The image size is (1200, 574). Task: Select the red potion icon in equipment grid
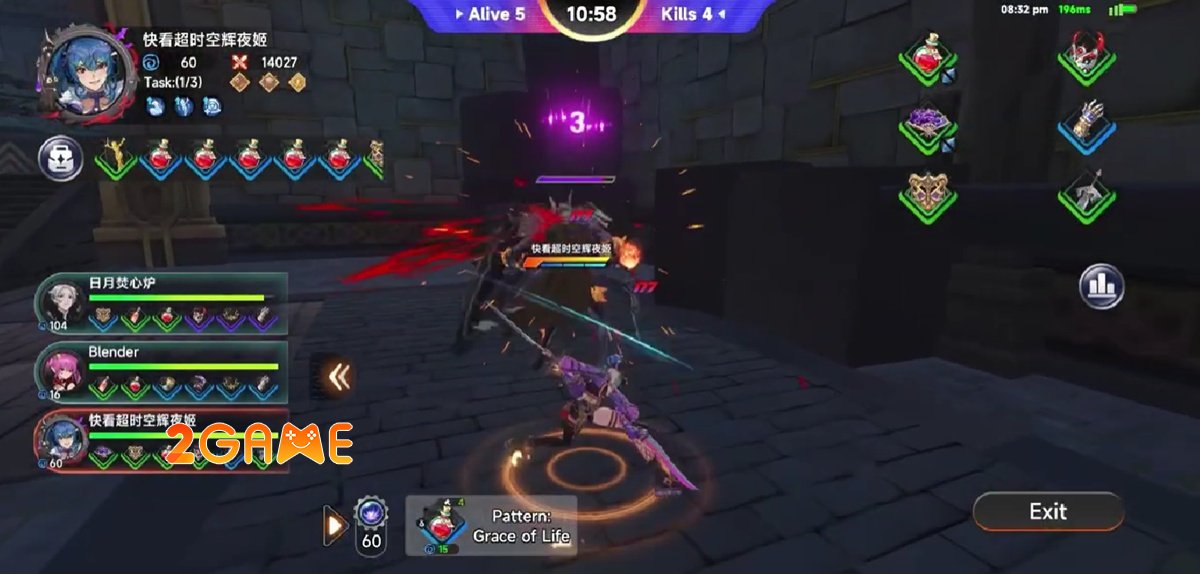927,55
